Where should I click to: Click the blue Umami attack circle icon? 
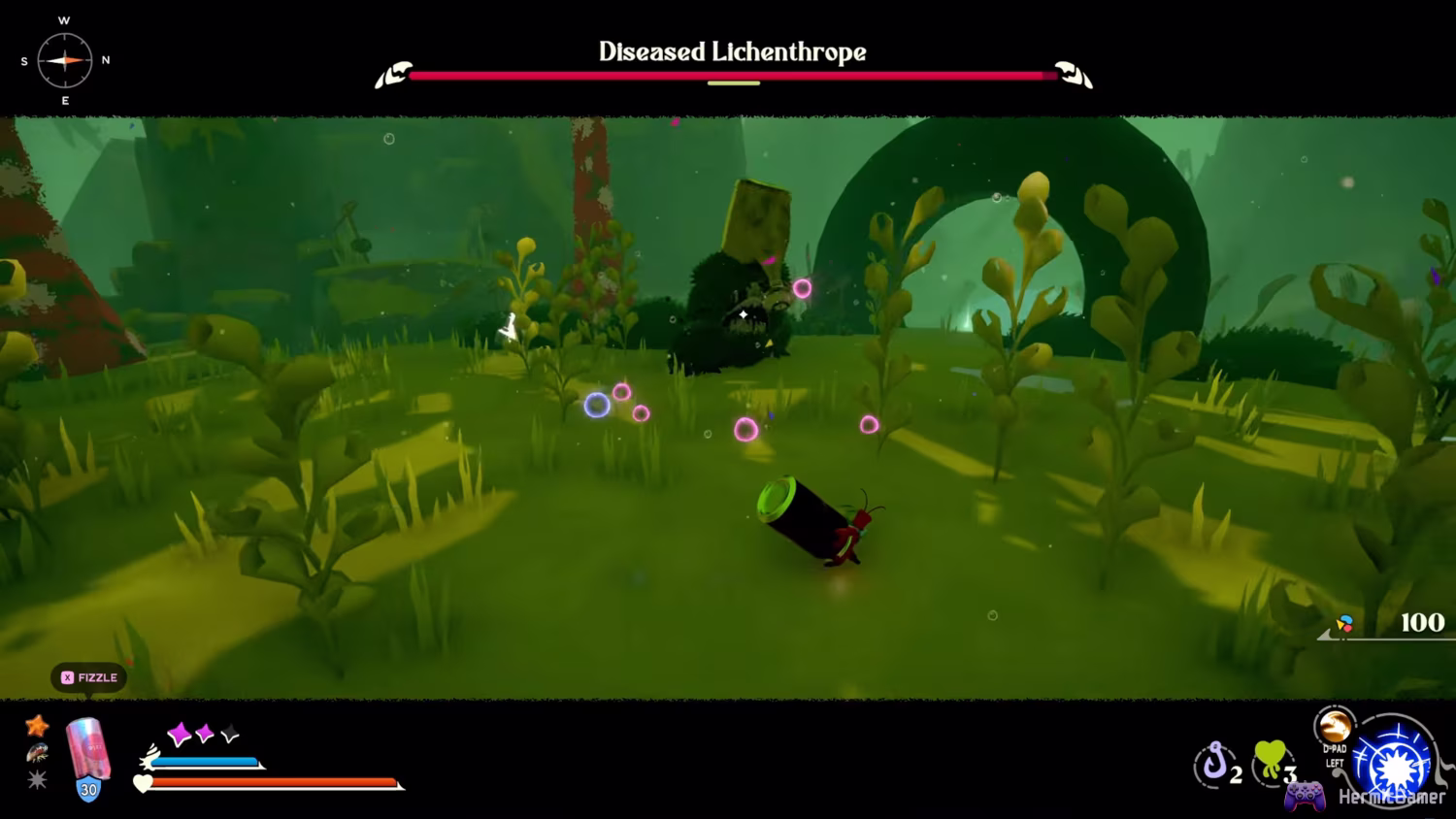(x=1393, y=767)
